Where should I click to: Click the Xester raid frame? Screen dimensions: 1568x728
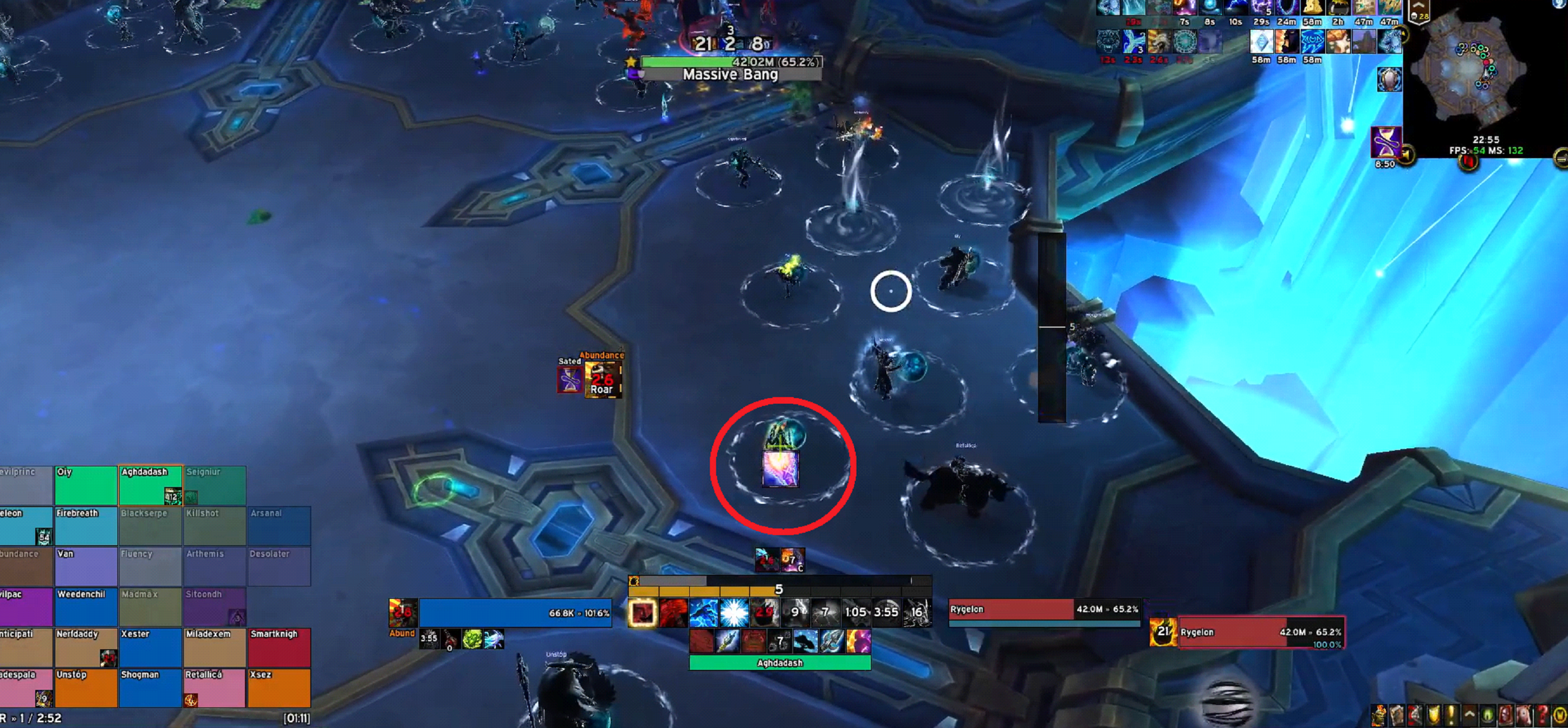pyautogui.click(x=150, y=647)
